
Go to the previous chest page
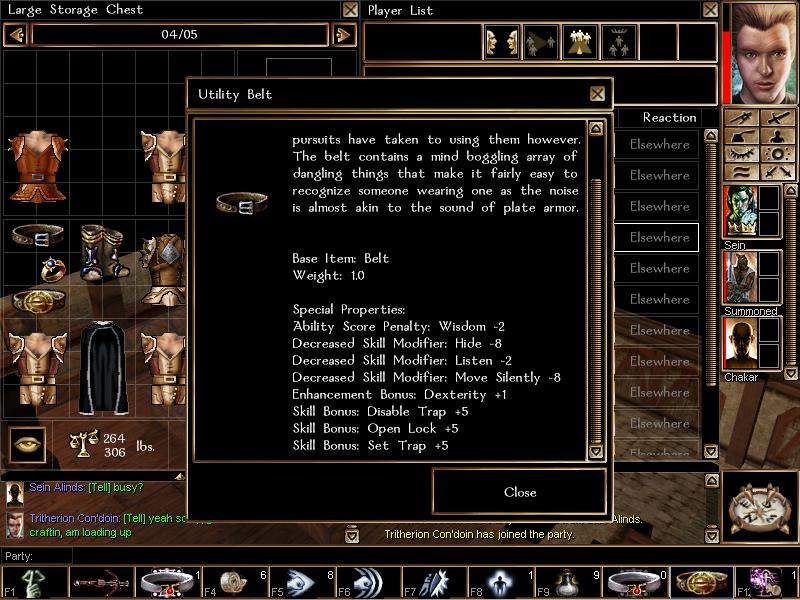[x=16, y=35]
